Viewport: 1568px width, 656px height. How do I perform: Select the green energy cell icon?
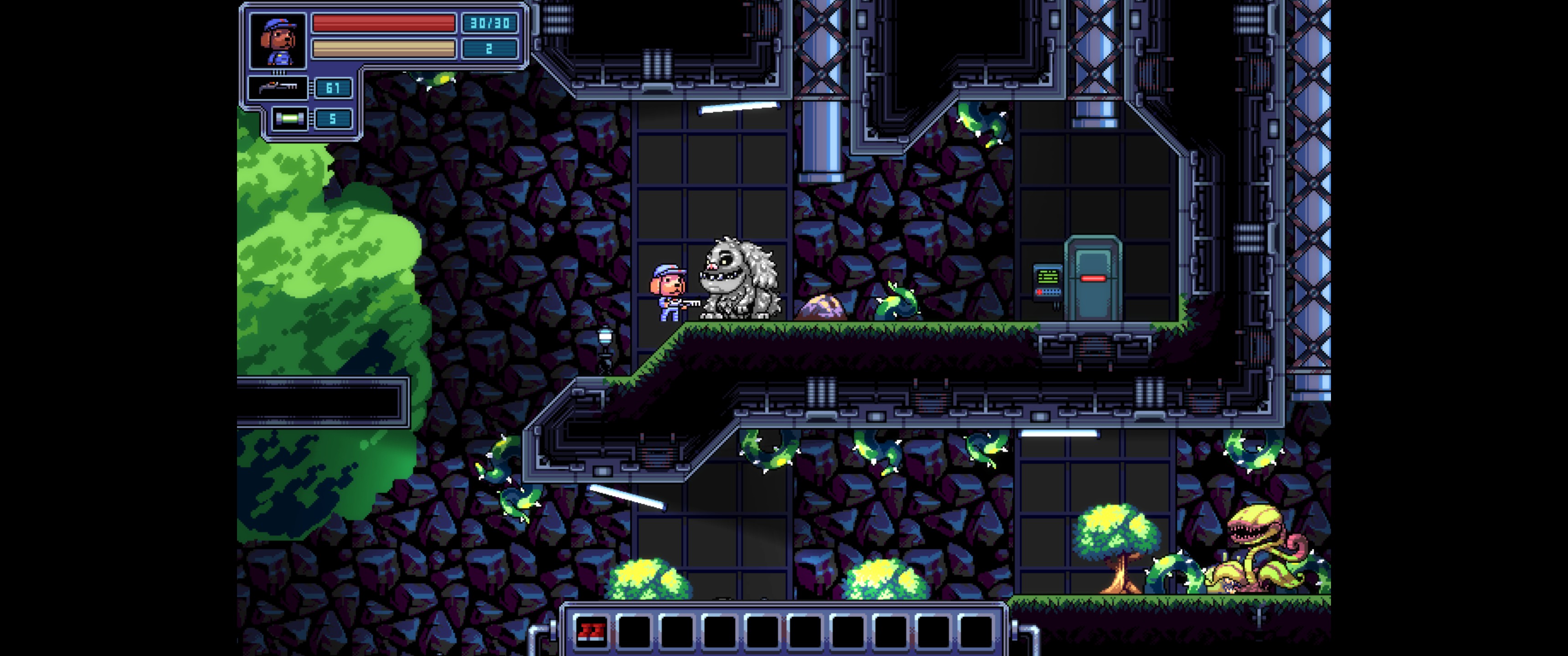[289, 118]
